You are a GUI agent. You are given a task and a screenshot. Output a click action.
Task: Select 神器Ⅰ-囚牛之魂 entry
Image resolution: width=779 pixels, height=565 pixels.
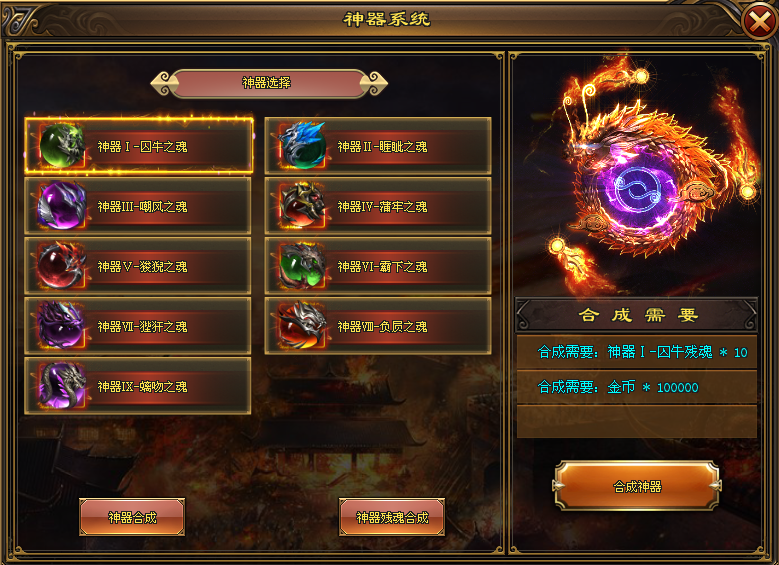[138, 147]
